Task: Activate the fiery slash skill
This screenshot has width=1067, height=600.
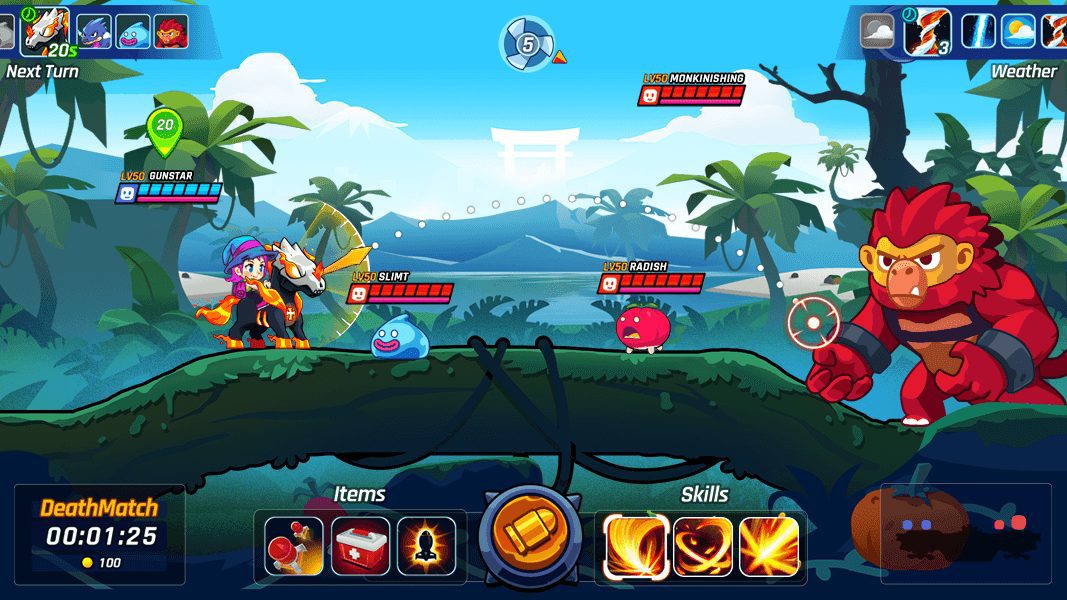Action: click(637, 546)
